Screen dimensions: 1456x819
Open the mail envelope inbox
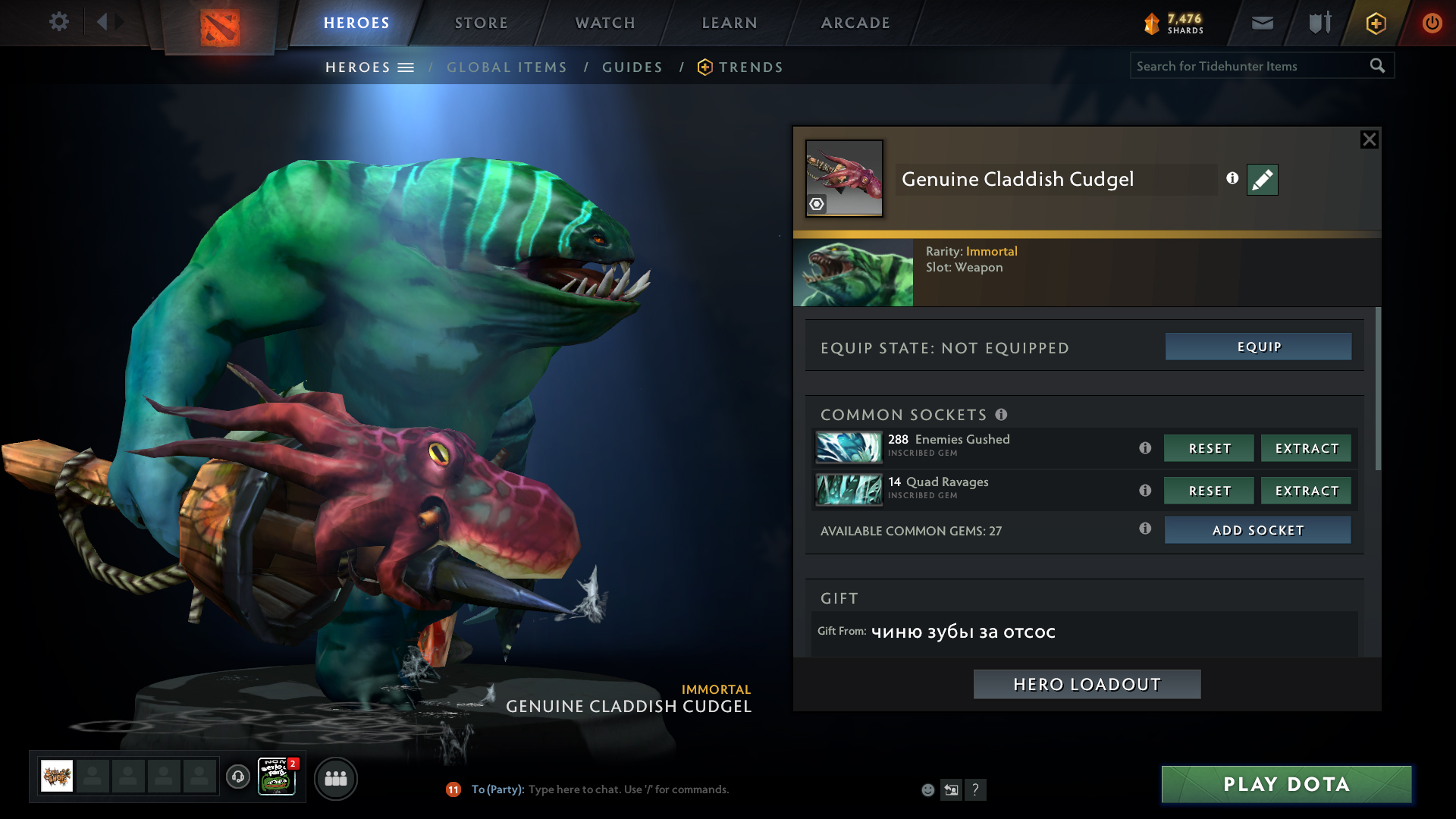pyautogui.click(x=1262, y=23)
